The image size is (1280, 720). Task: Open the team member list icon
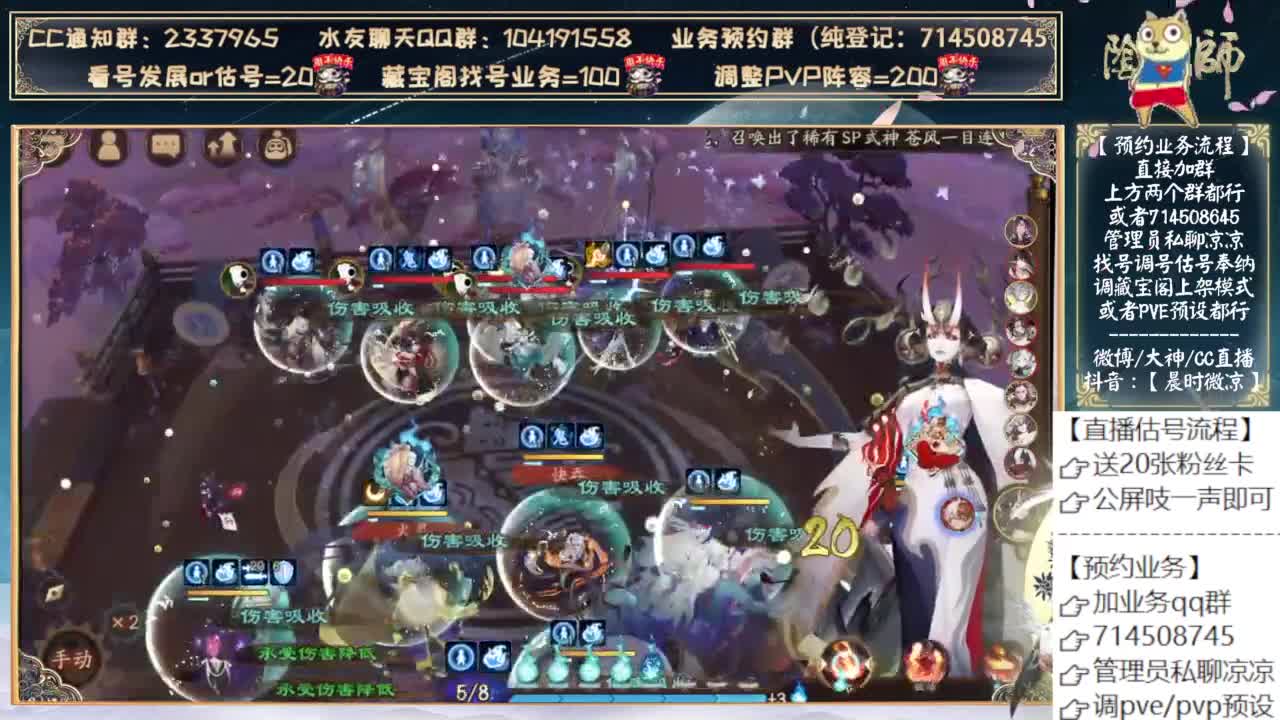click(108, 145)
